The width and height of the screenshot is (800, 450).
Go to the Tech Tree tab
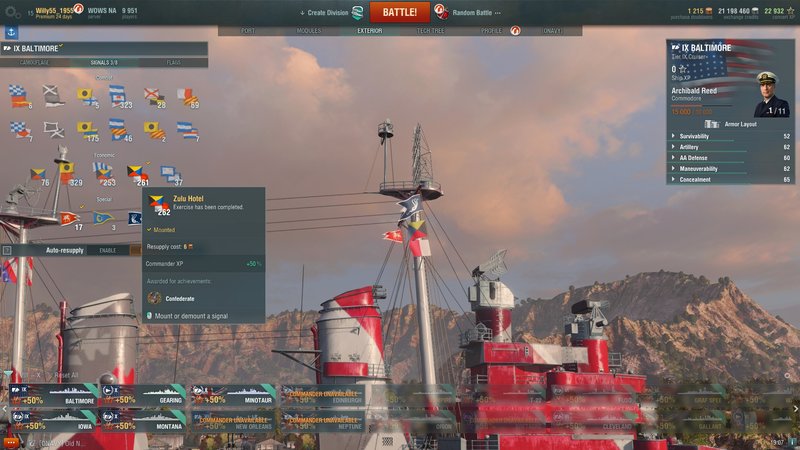(430, 31)
